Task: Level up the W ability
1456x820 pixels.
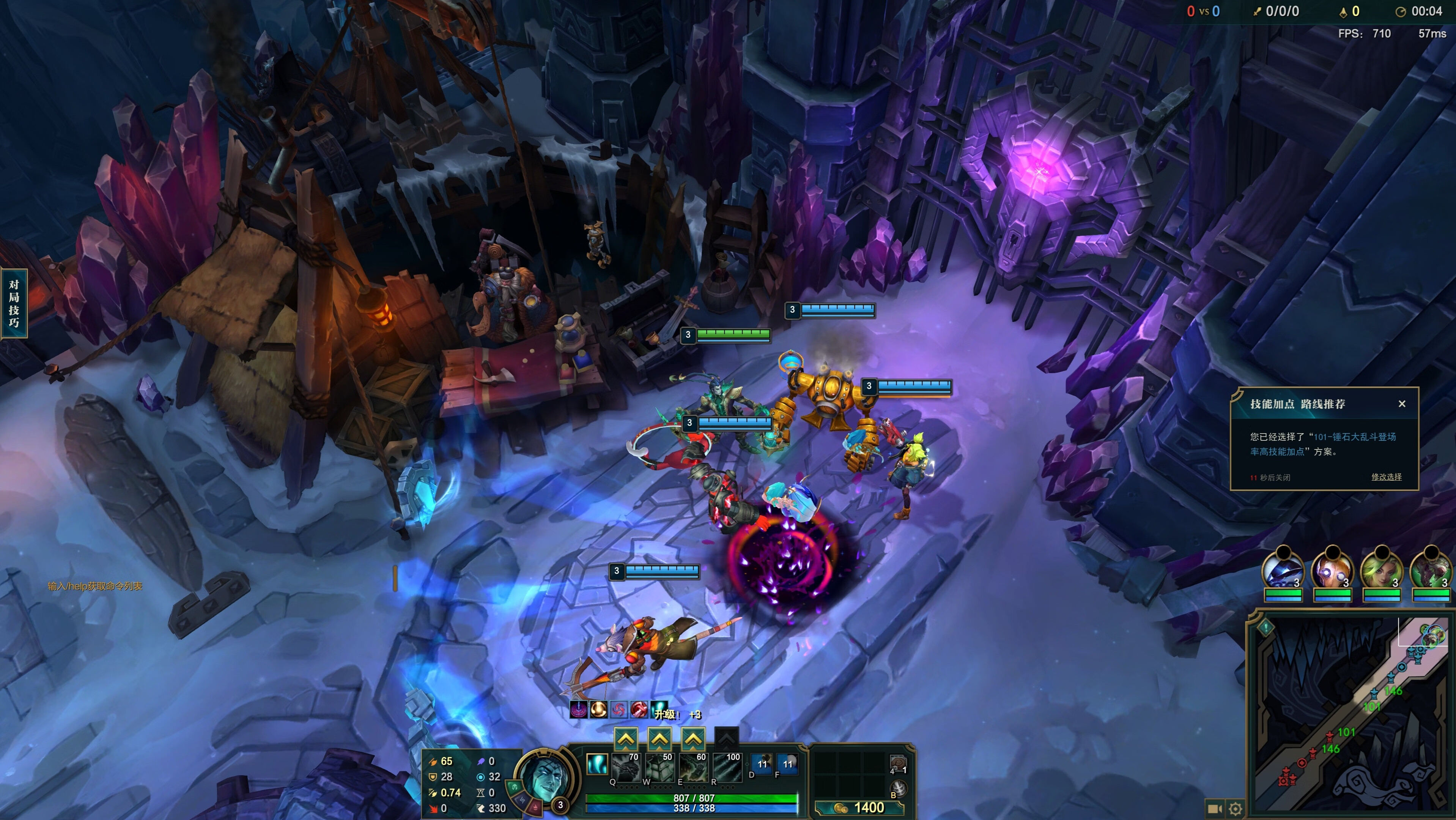Action: point(660,738)
